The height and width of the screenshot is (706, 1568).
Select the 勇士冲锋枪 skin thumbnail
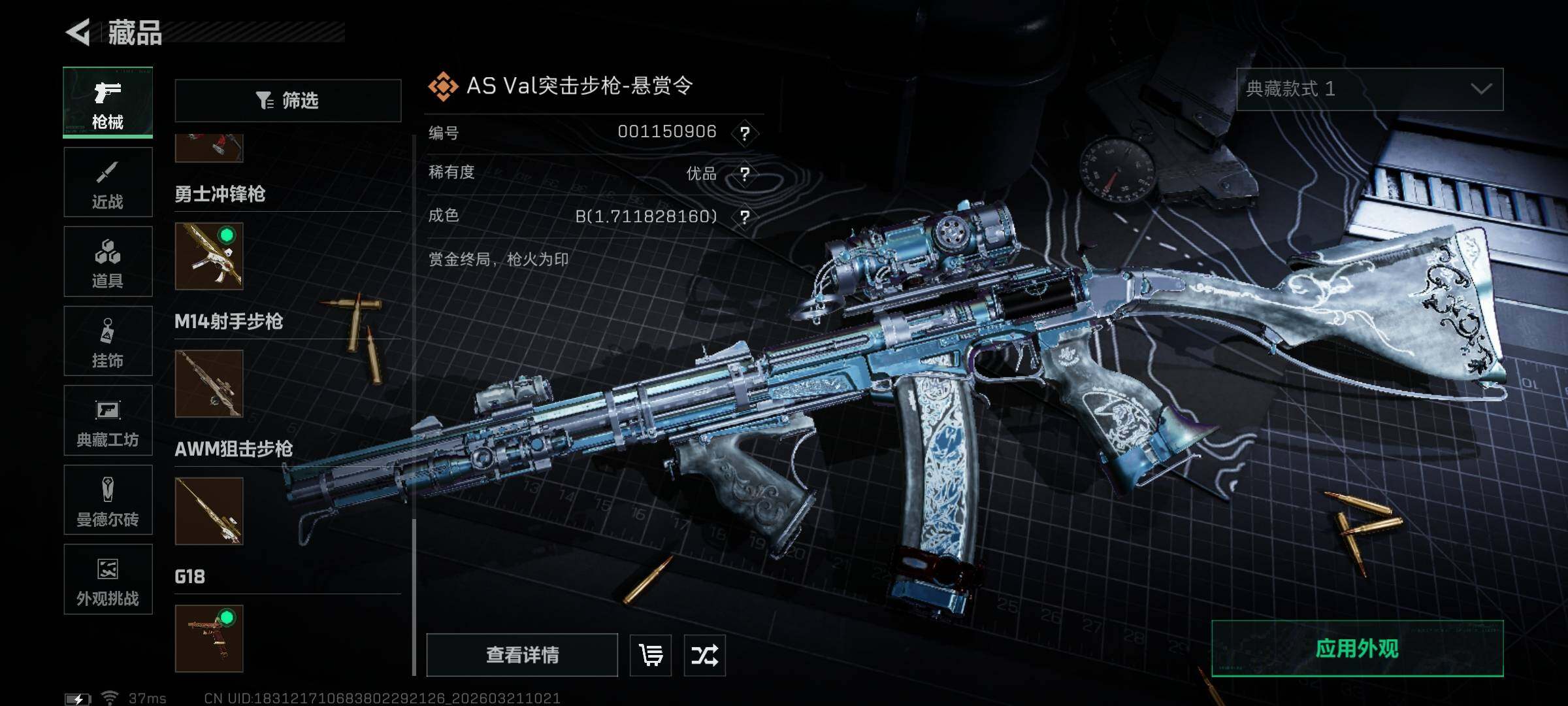[x=209, y=256]
